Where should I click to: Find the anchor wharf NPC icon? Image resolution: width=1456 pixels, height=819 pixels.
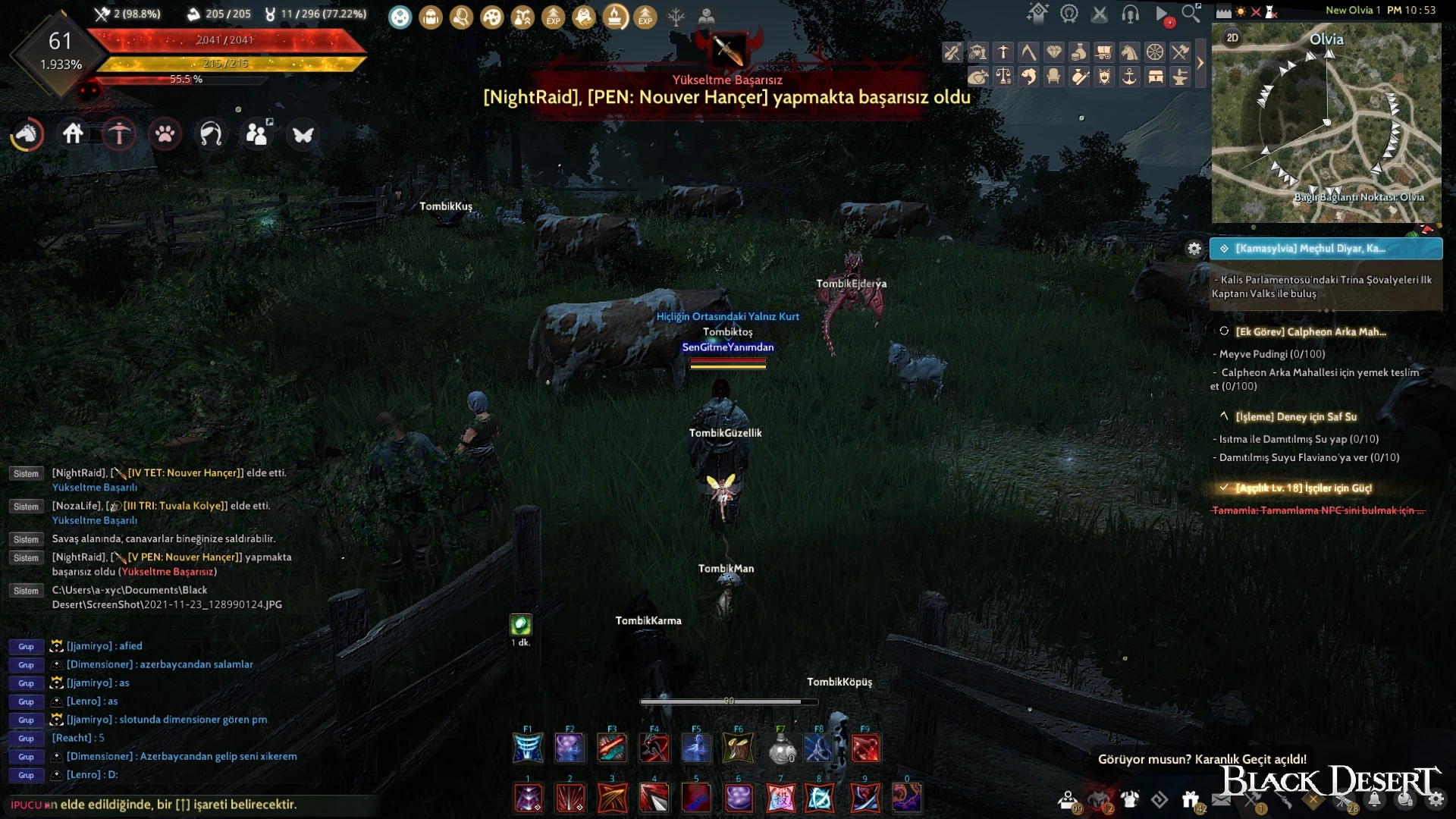(1130, 77)
